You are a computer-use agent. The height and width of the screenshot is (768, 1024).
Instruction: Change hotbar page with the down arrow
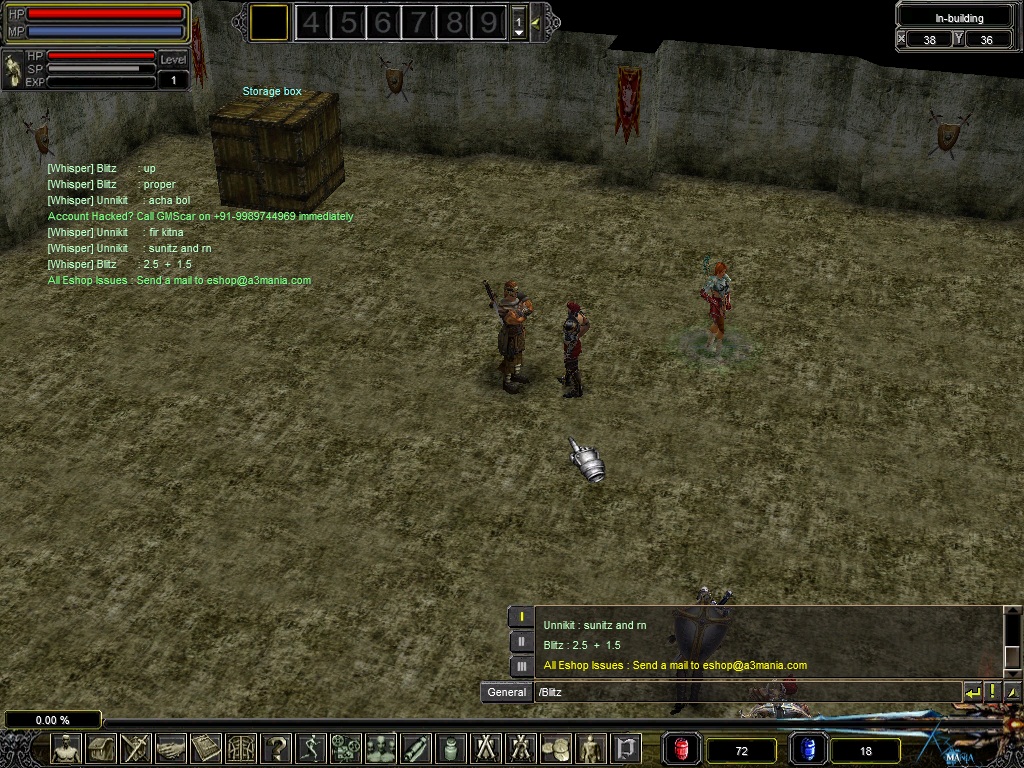[518, 32]
